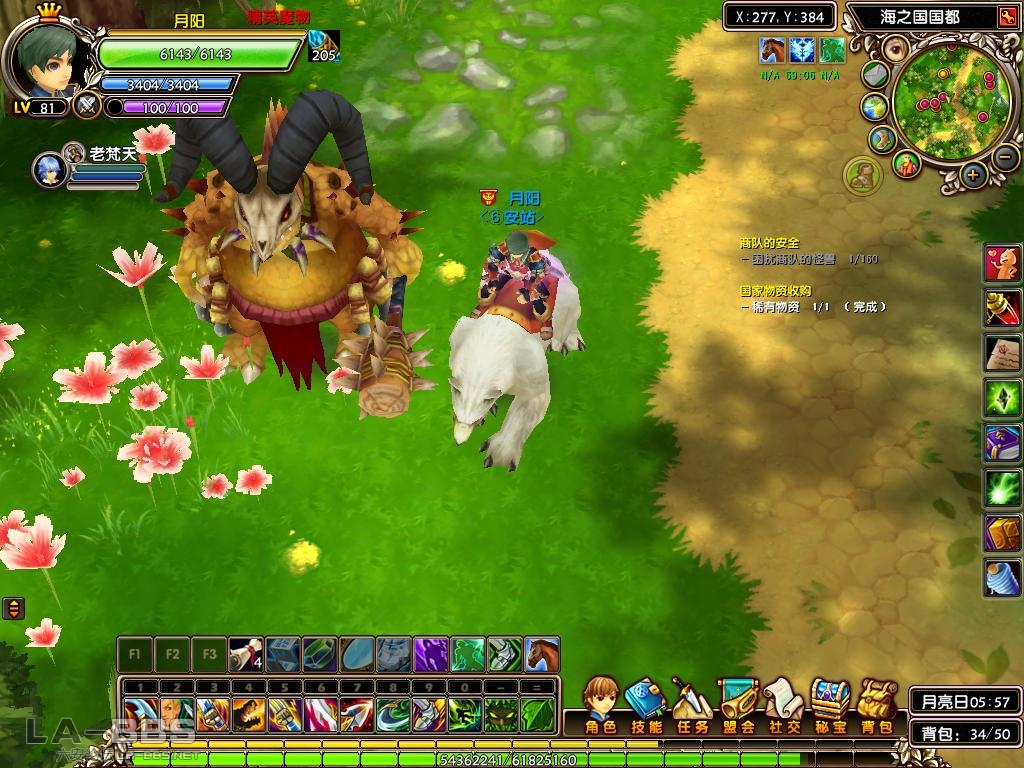Image resolution: width=1024 pixels, height=768 pixels.
Task: Open the 秘宝 treasure chest menu
Action: pyautogui.click(x=830, y=704)
